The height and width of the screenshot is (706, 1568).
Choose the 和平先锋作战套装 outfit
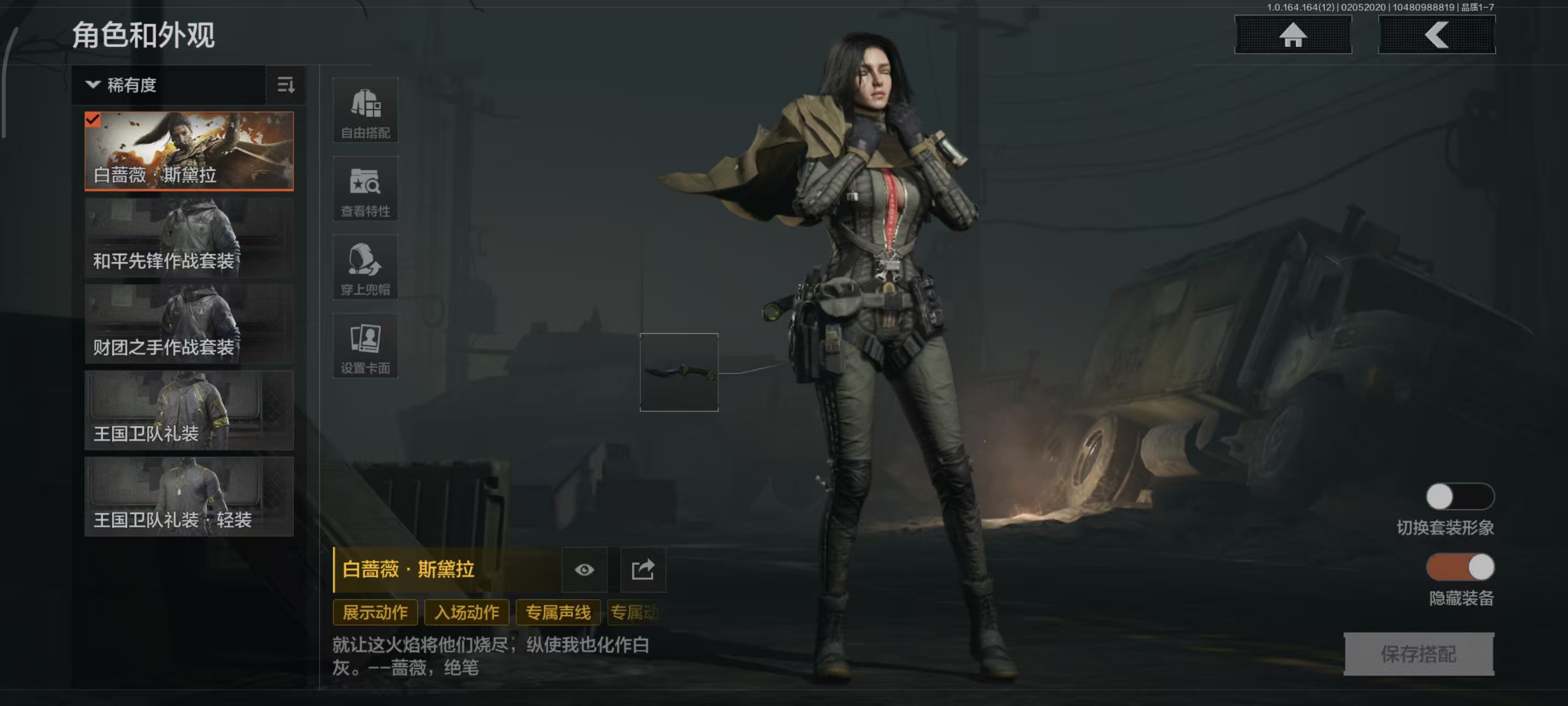click(x=189, y=237)
